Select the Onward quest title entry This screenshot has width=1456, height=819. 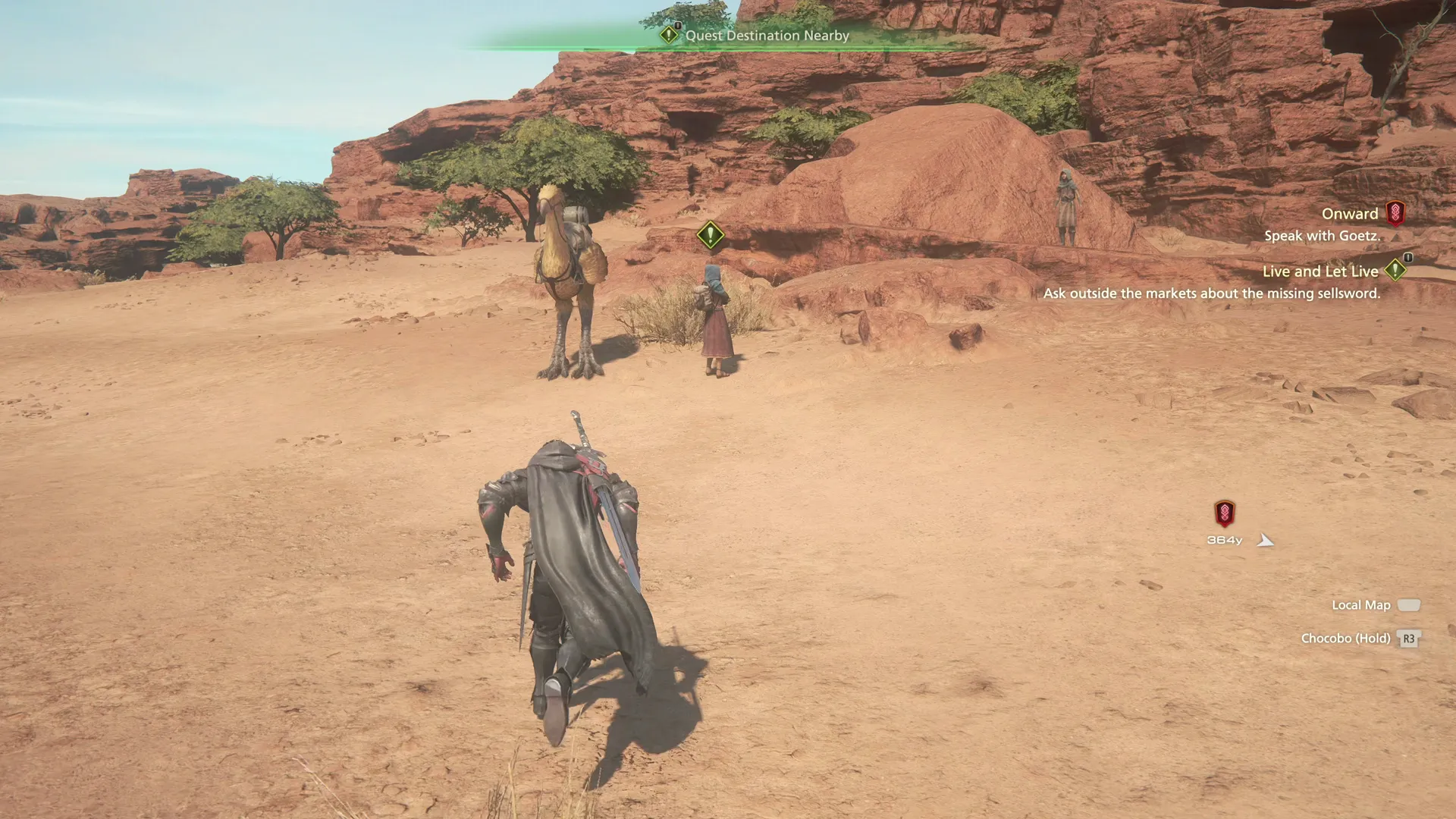point(1350,213)
